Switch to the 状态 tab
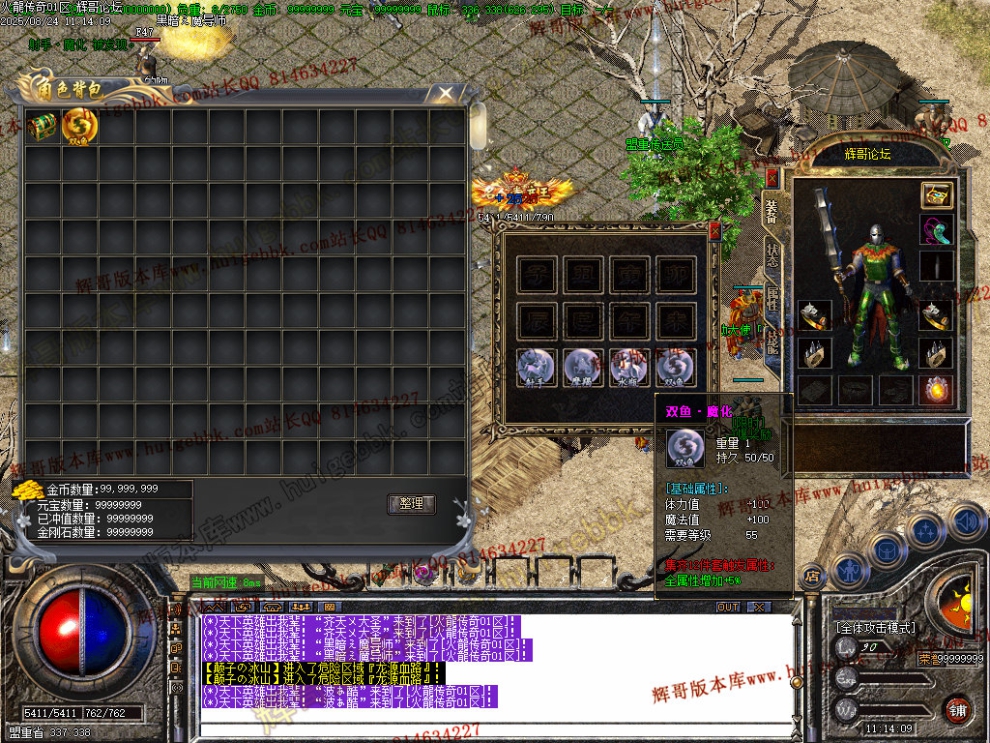The width and height of the screenshot is (990, 743). click(772, 253)
